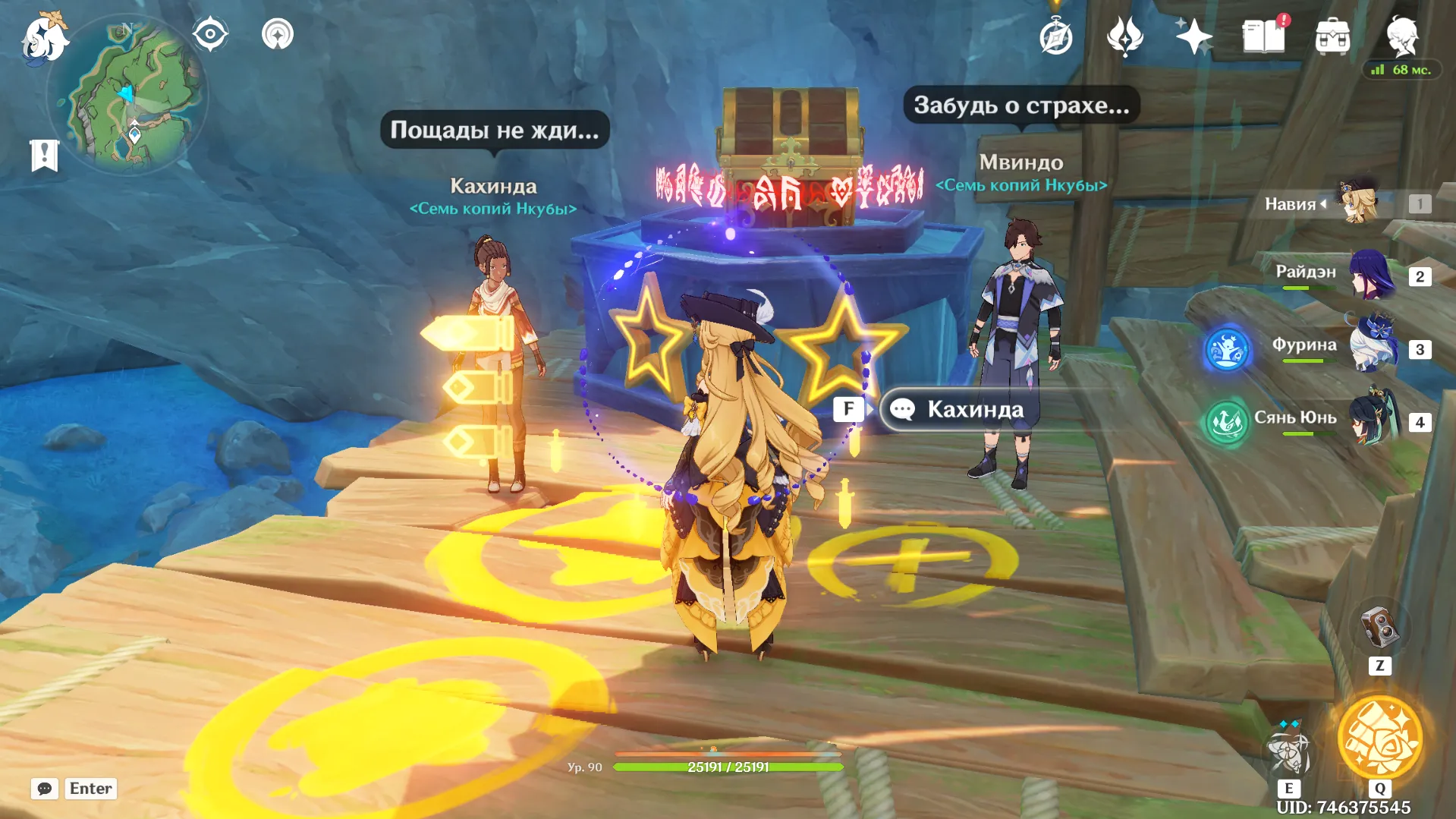Open the chat bubble icon bottom left
Image resolution: width=1456 pixels, height=819 pixels.
(x=45, y=789)
